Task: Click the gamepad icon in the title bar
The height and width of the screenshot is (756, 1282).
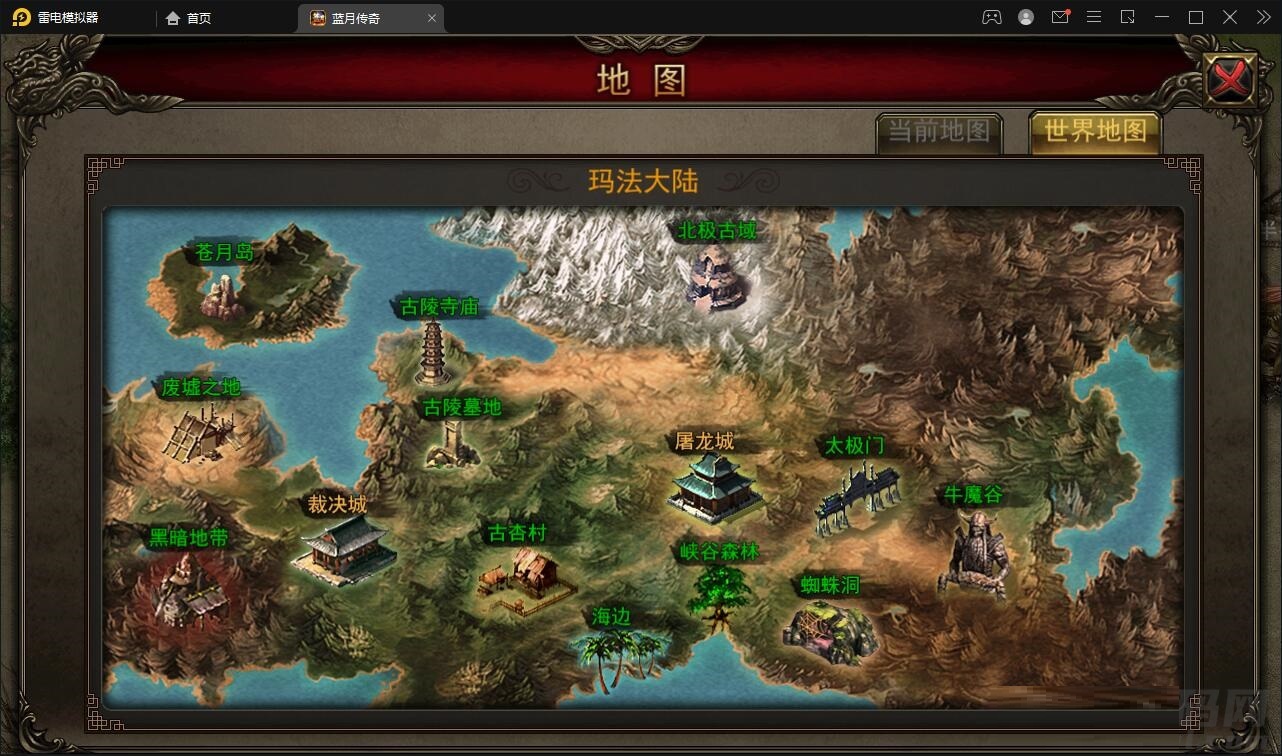Action: coord(992,17)
